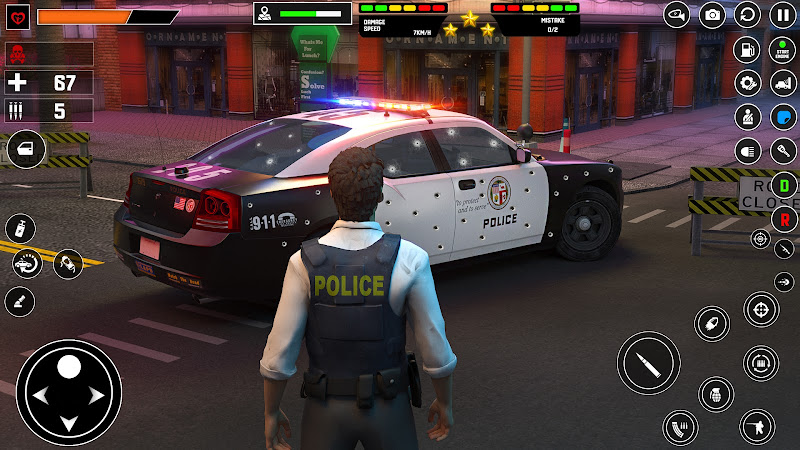Tap the circular arrow reset button

(x=747, y=14)
